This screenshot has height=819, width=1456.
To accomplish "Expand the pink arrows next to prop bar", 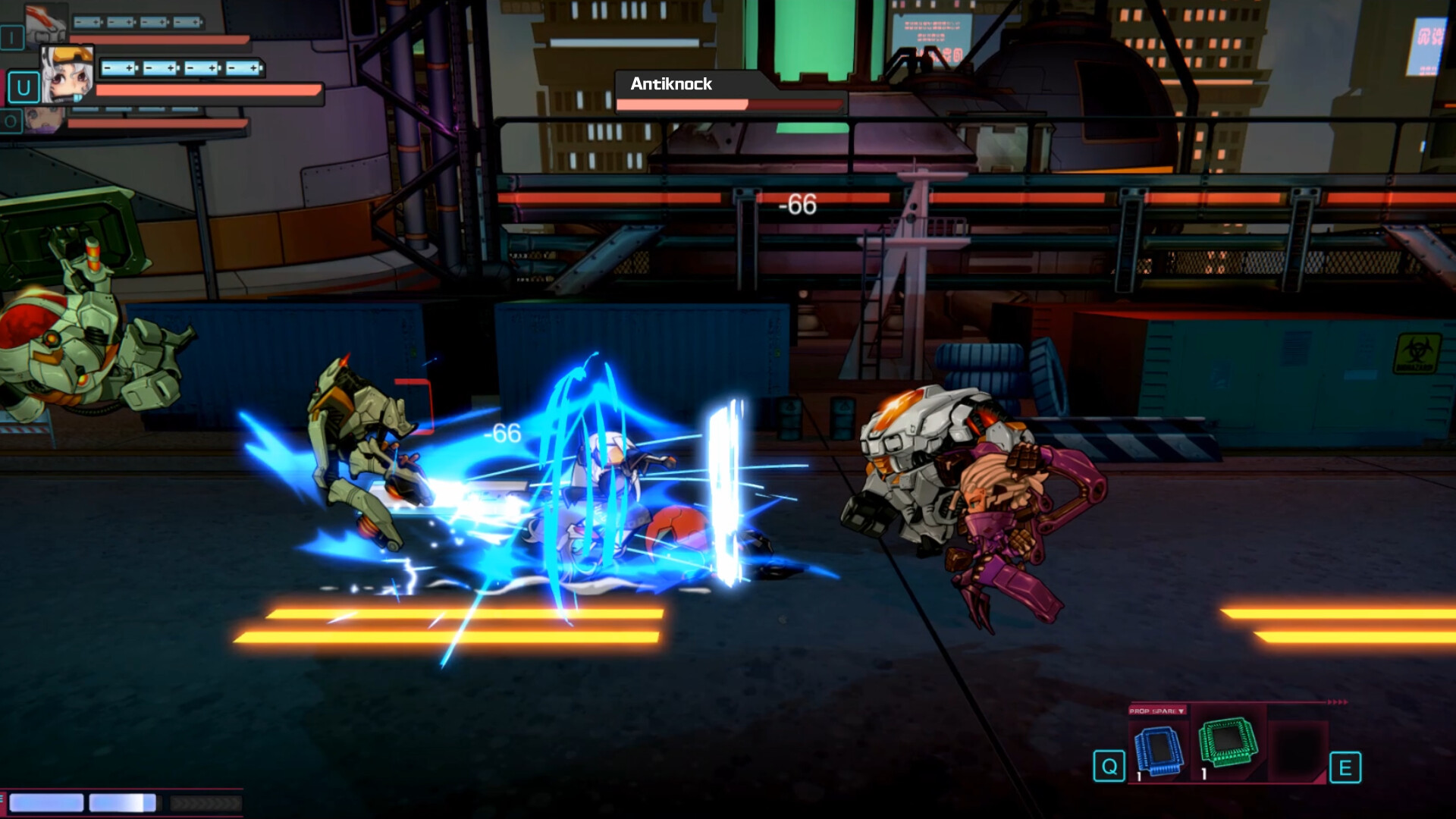I will point(1337,701).
